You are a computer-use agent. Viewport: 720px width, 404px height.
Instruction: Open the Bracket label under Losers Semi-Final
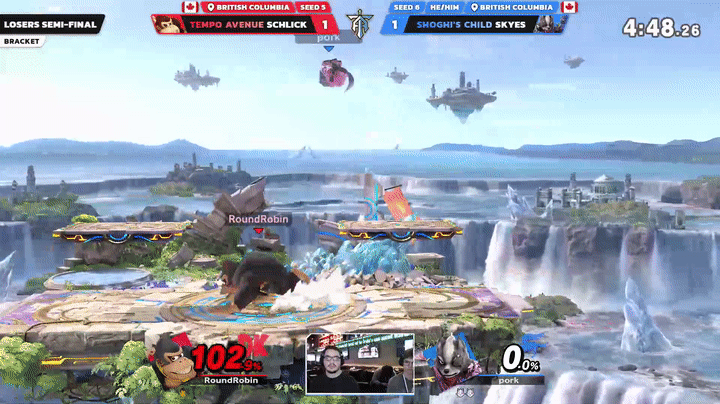[x=21, y=42]
